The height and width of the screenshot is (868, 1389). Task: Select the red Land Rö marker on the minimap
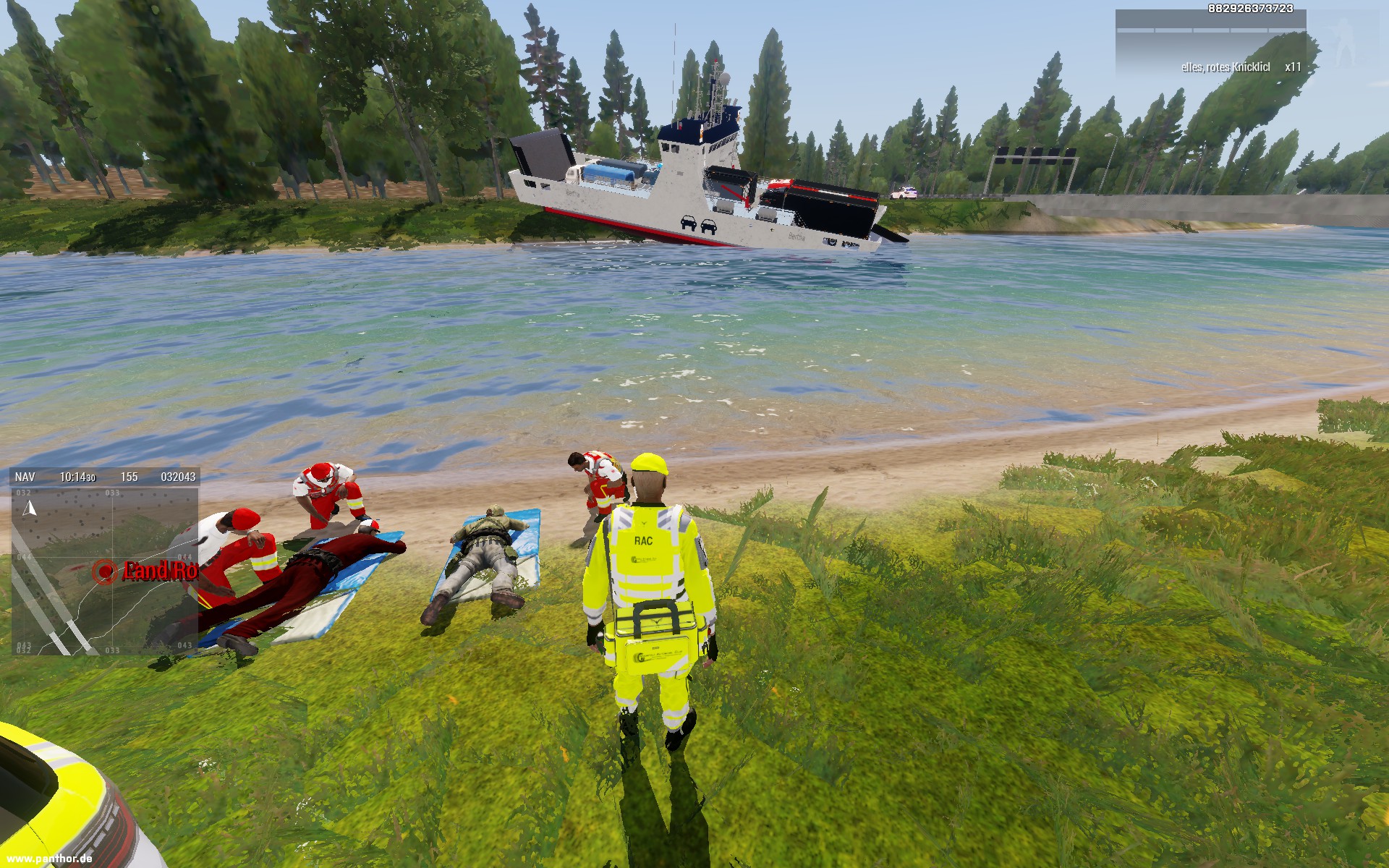pyautogui.click(x=106, y=571)
